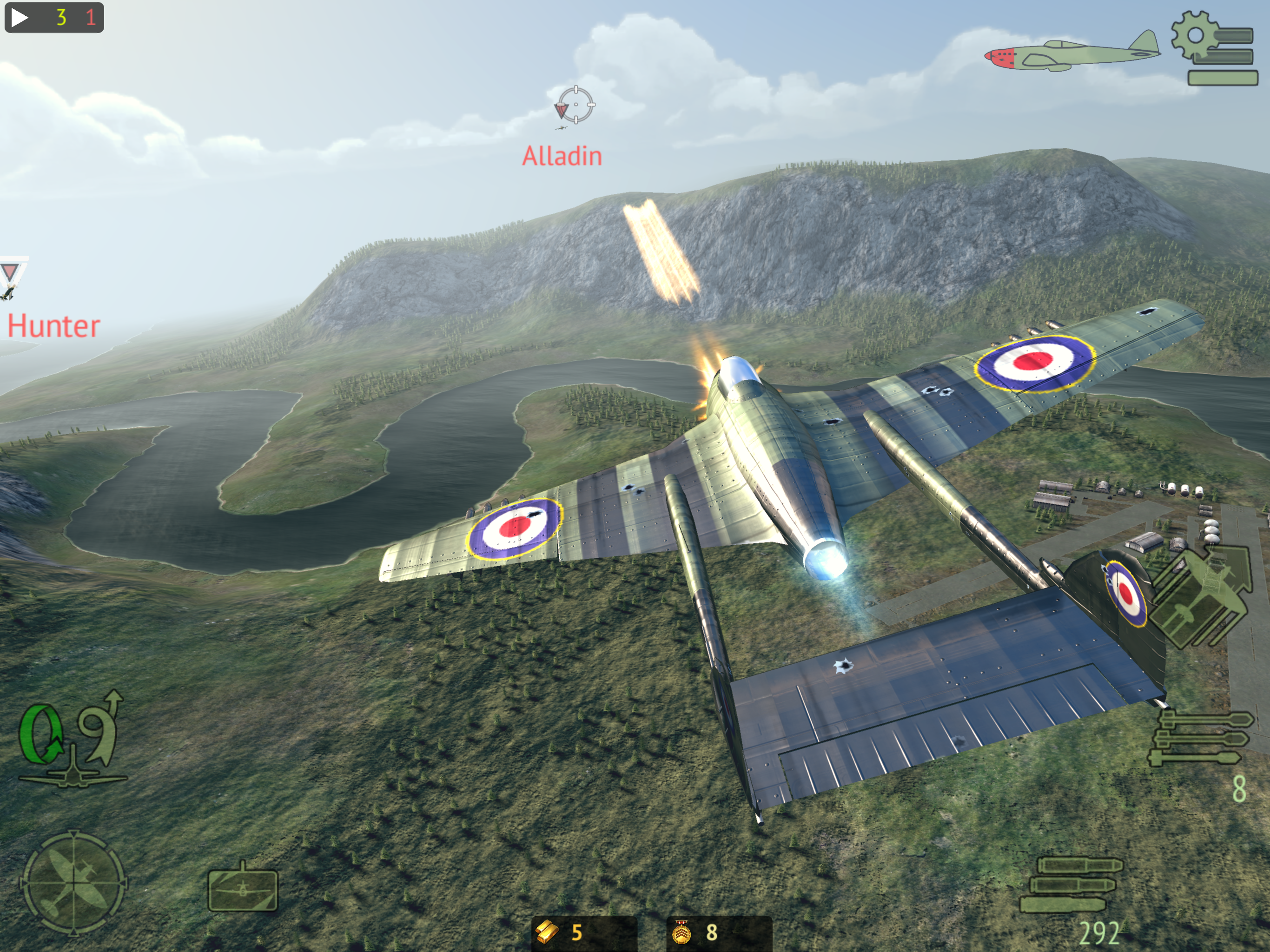The image size is (1270, 952).
Task: Open the gear settings menu
Action: (1212, 49)
